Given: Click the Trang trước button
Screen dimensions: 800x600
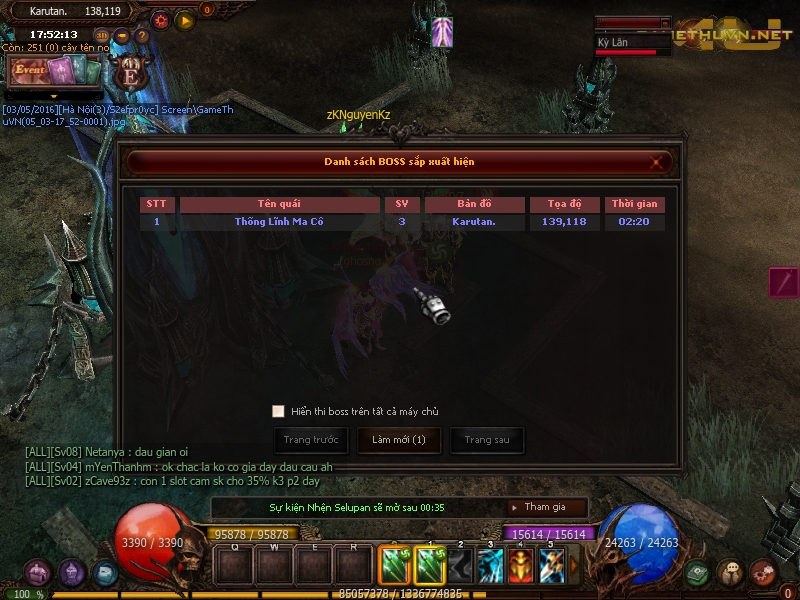Looking at the screenshot, I should click(311, 440).
